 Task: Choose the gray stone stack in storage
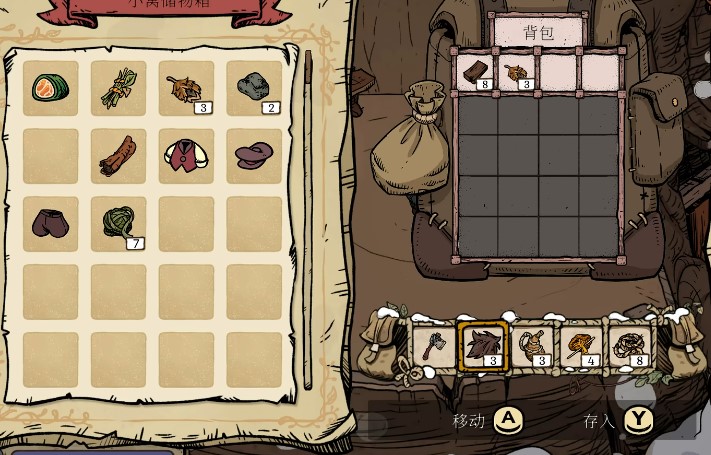(x=254, y=88)
